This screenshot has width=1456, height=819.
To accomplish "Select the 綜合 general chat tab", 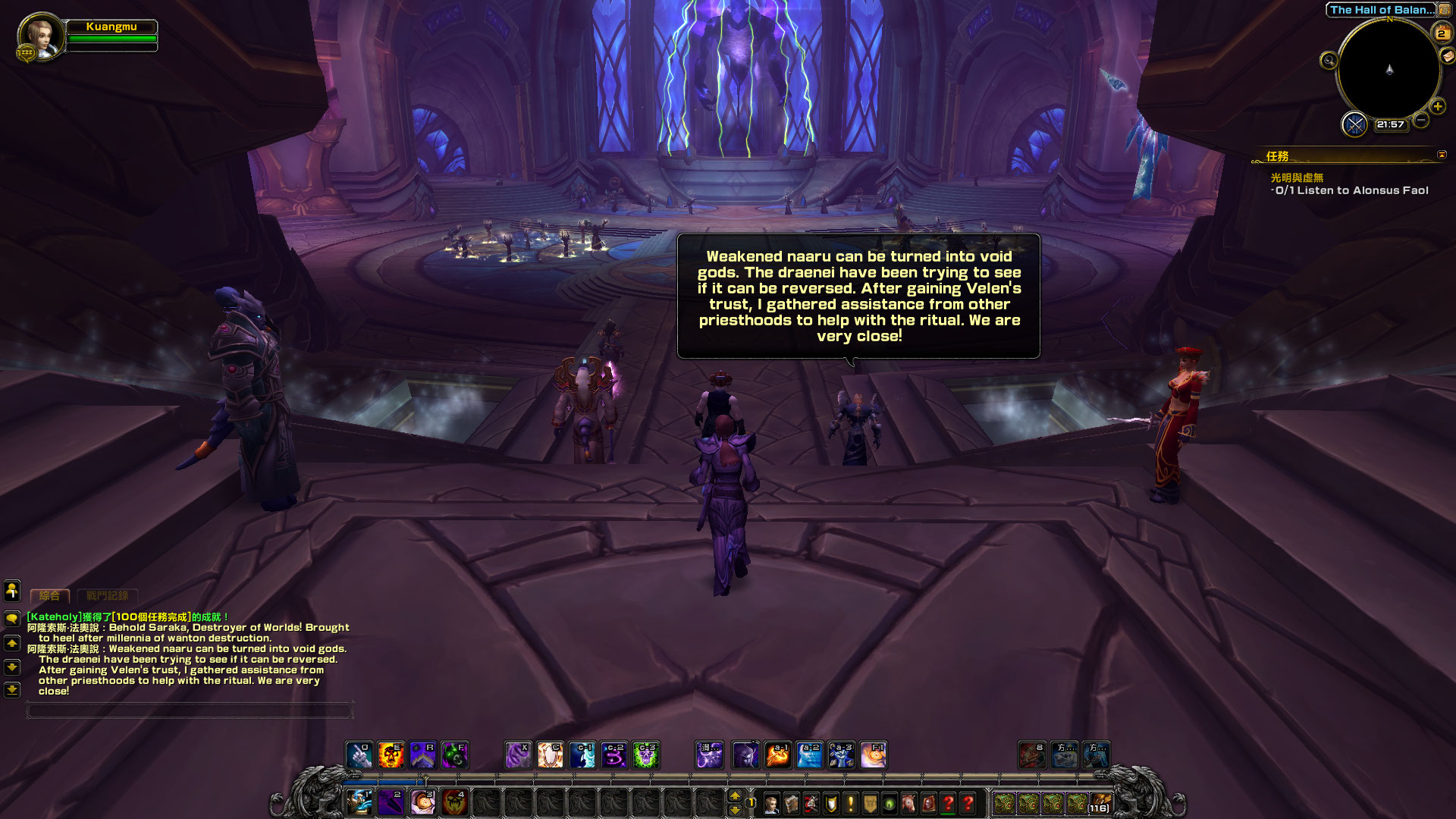I will [50, 596].
